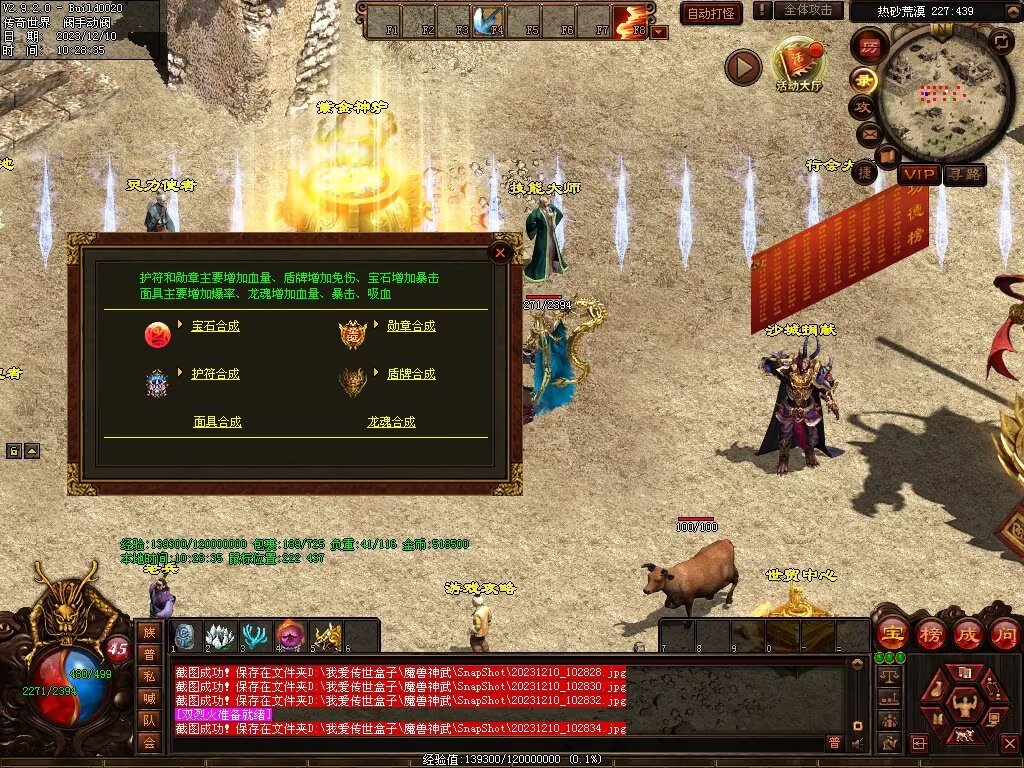Image resolution: width=1024 pixels, height=768 pixels.
Task: Open the 宝 treasure shop button
Action: [x=890, y=633]
